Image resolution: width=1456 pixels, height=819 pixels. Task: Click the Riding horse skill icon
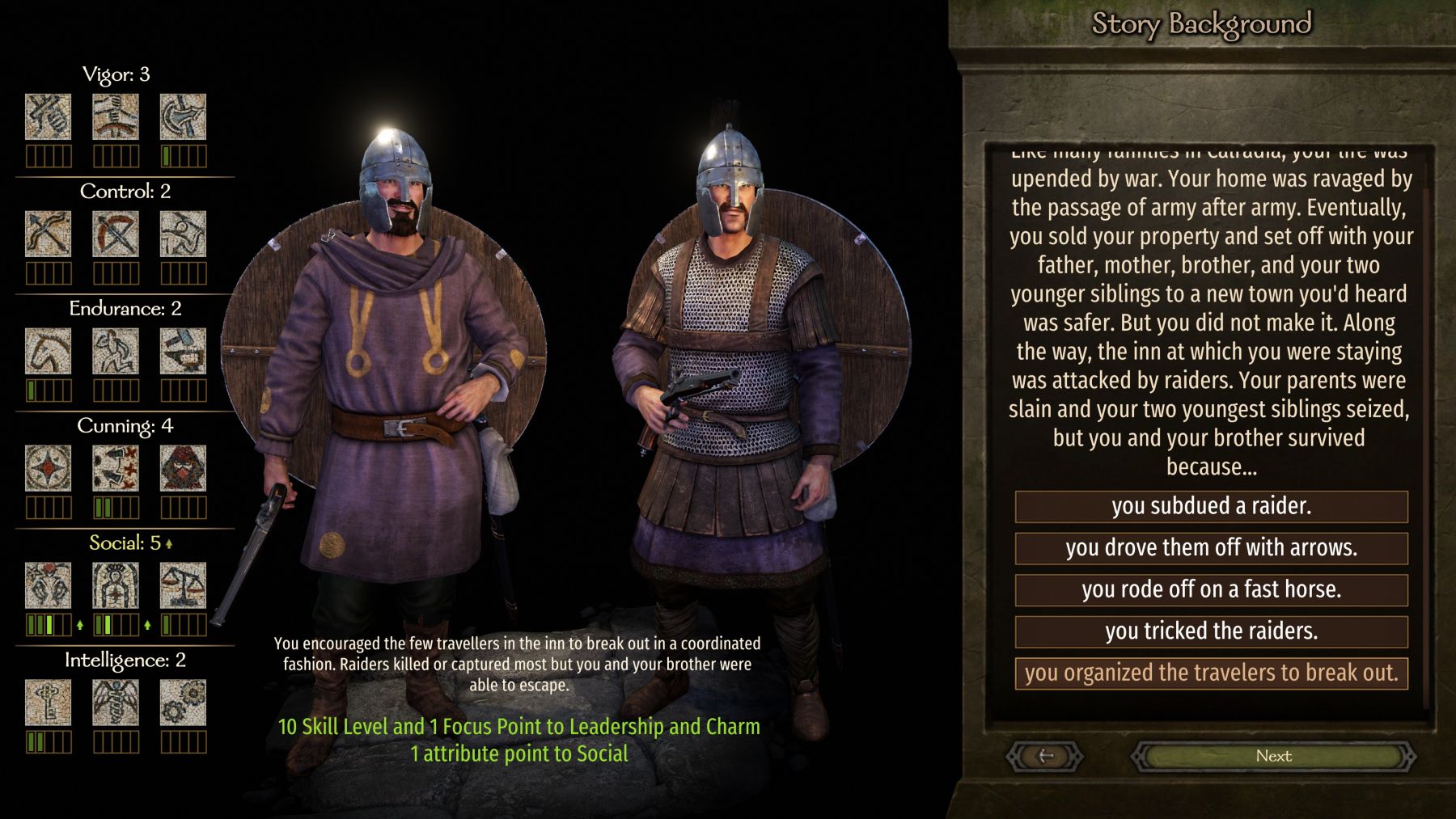coord(48,351)
